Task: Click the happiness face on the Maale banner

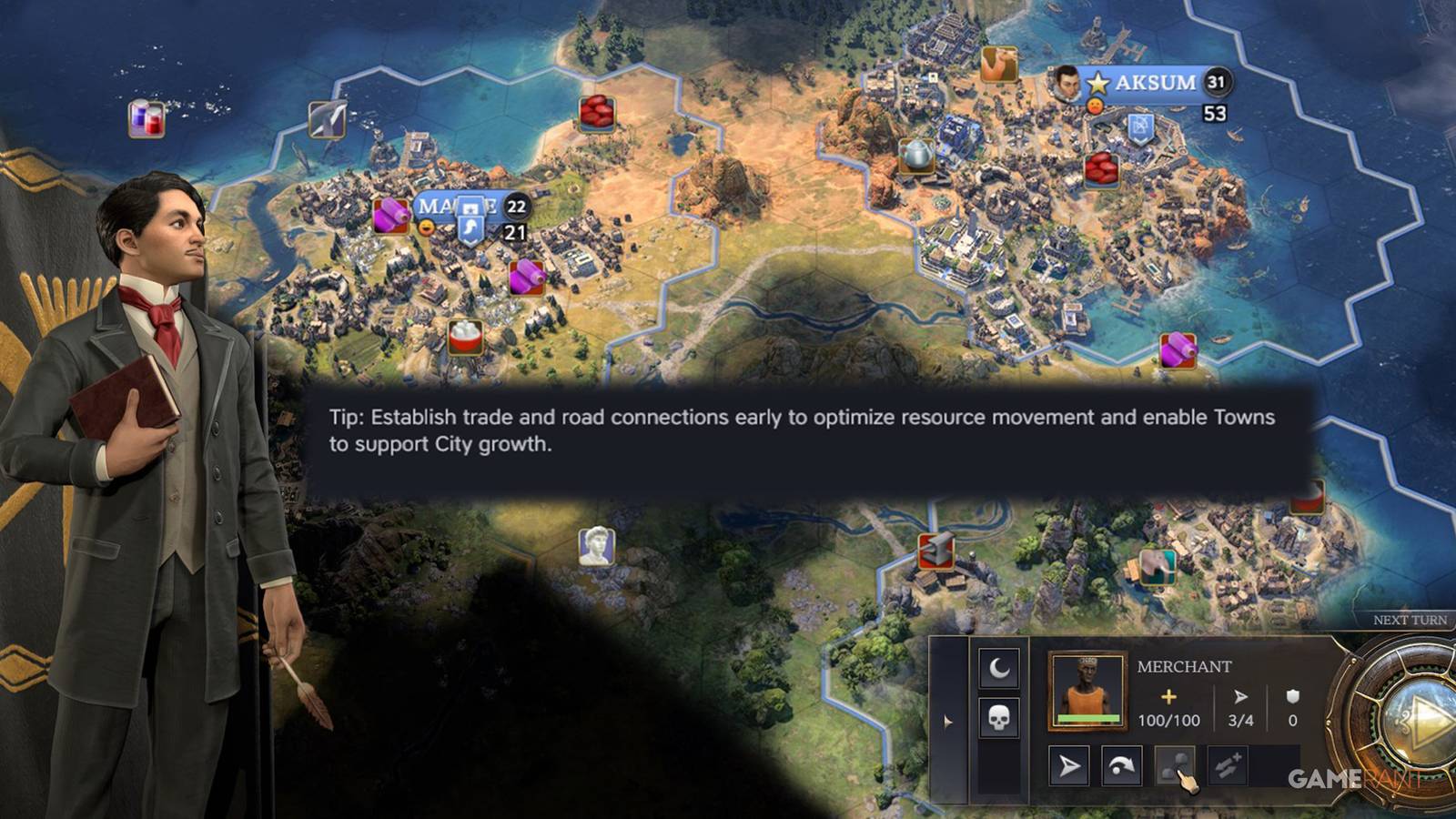Action: click(426, 227)
